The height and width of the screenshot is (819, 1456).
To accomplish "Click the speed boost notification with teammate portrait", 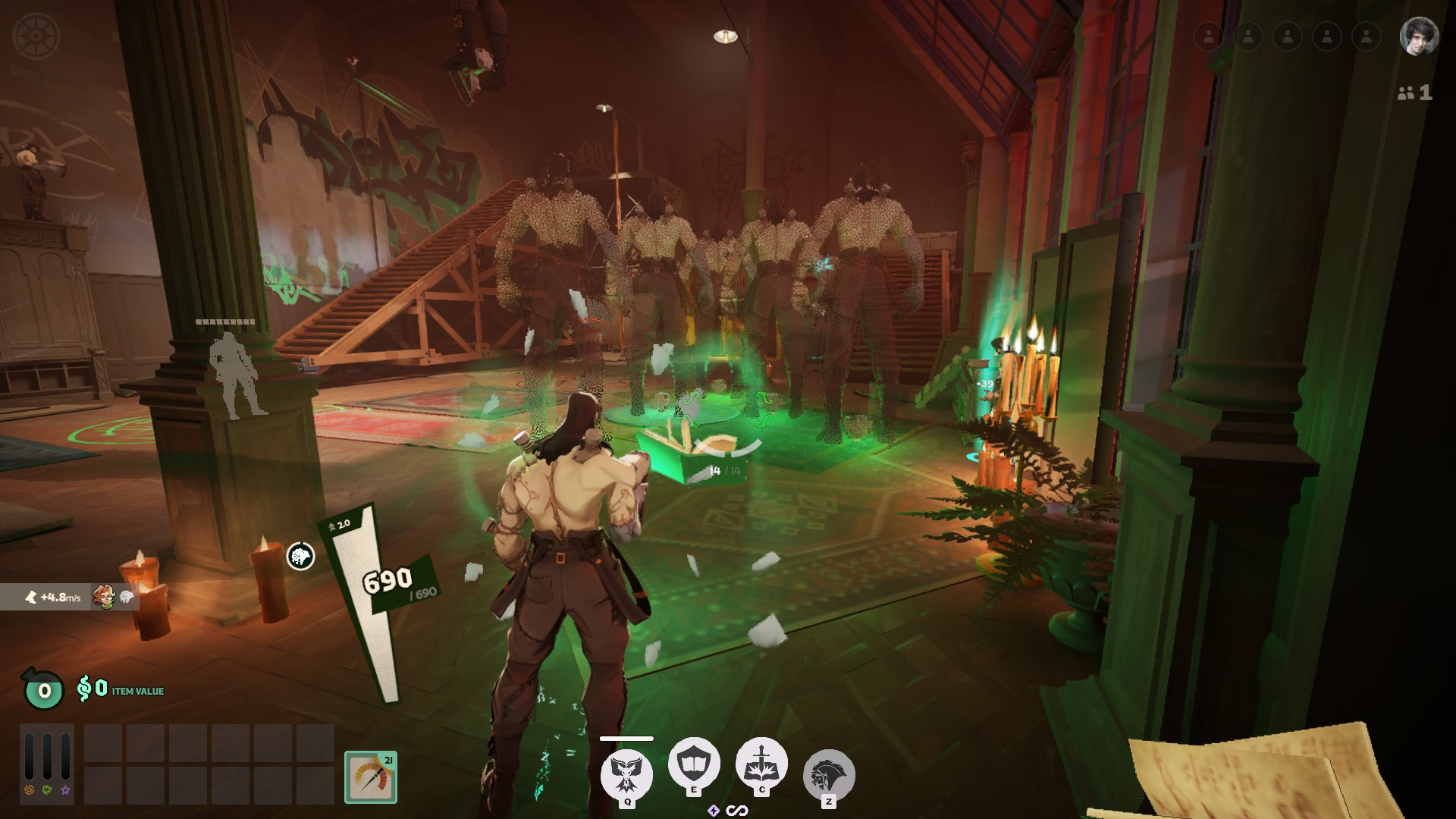I will point(68,597).
